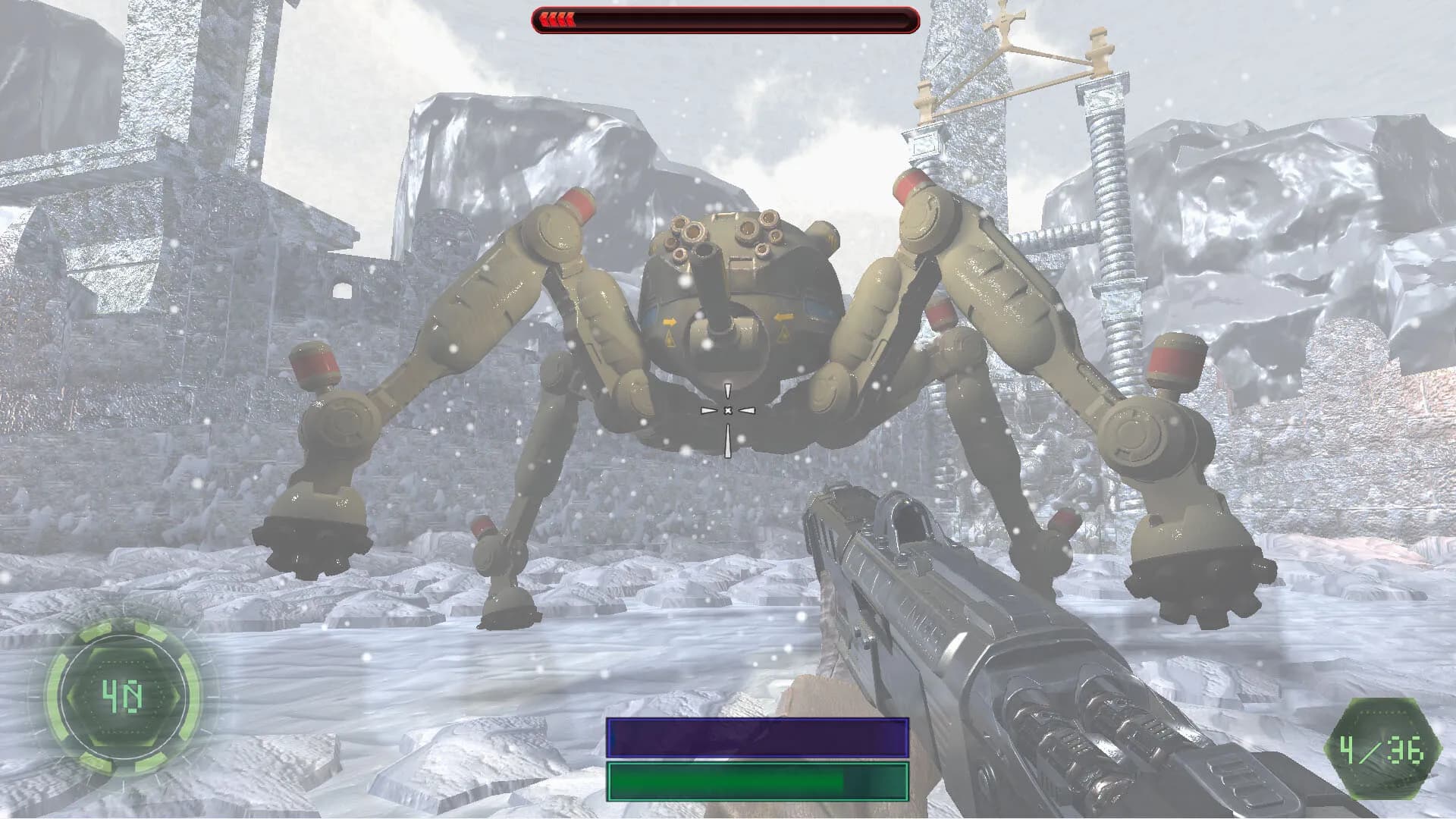This screenshot has height=819, width=1456.
Task: Click a yellow warning arrow on the mech hull
Action: pos(670,322)
